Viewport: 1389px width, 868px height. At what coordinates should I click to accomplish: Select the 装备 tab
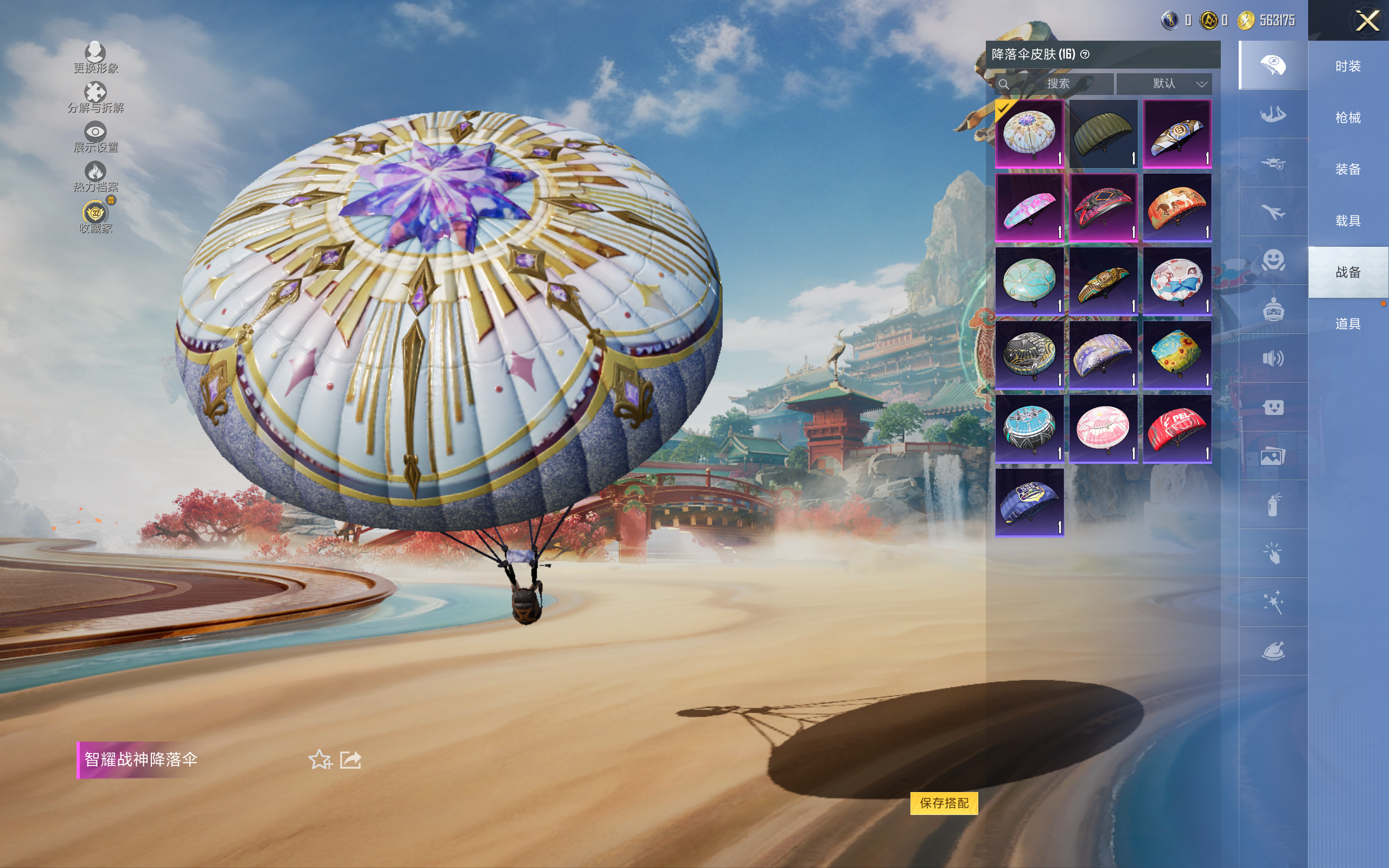point(1348,169)
